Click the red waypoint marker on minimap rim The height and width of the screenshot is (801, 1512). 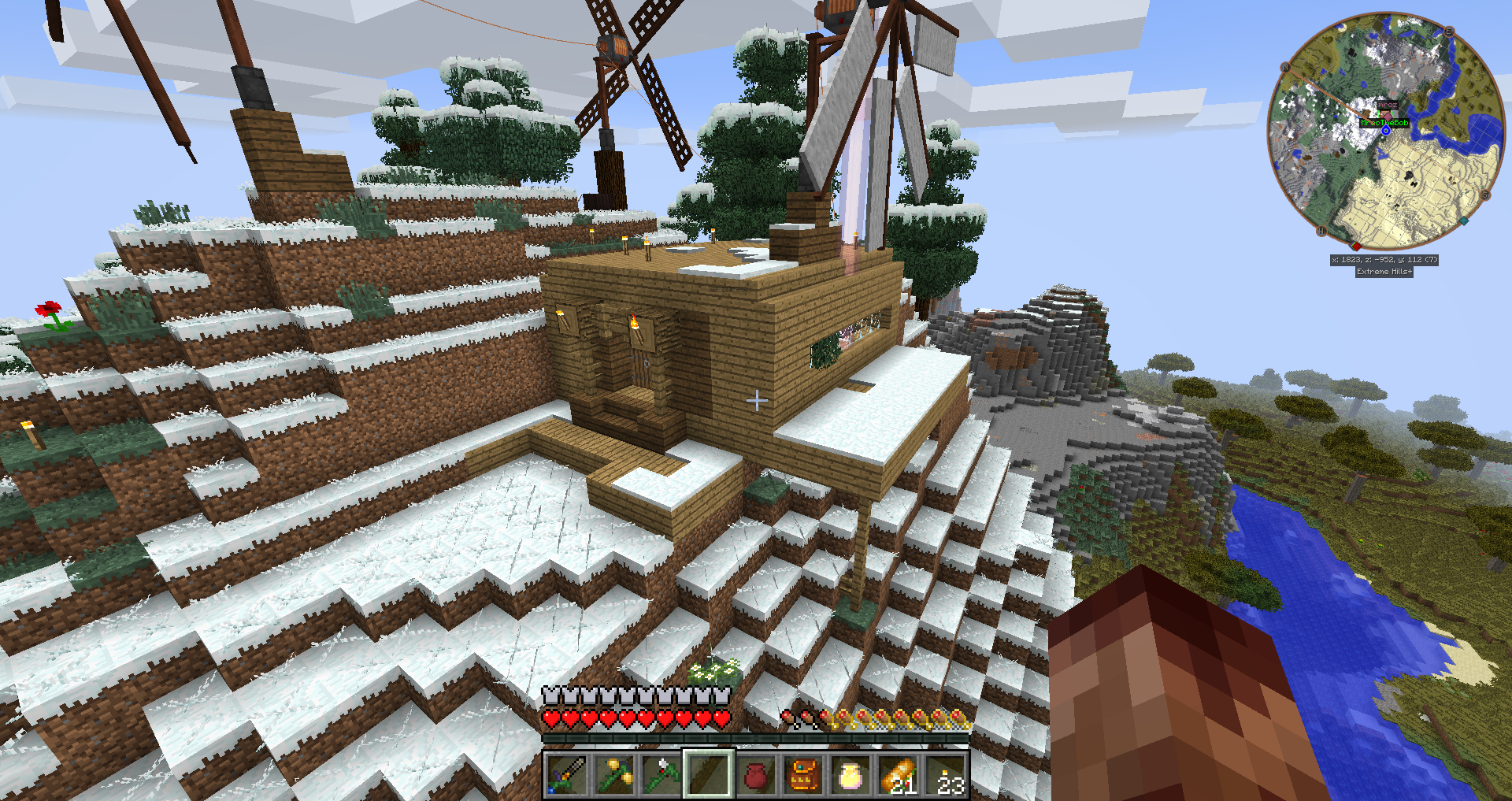(x=1356, y=246)
